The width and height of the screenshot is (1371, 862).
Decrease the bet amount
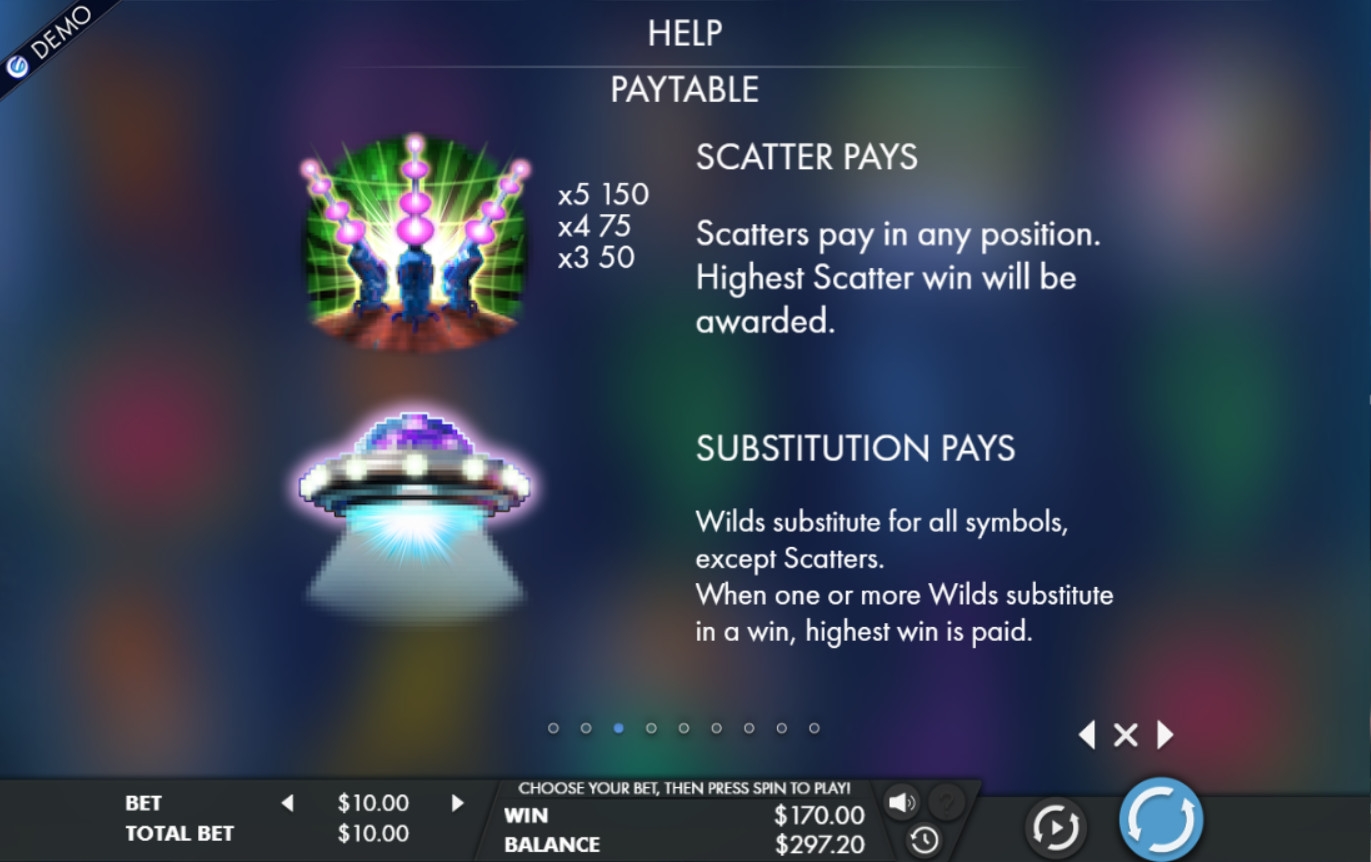pyautogui.click(x=288, y=803)
